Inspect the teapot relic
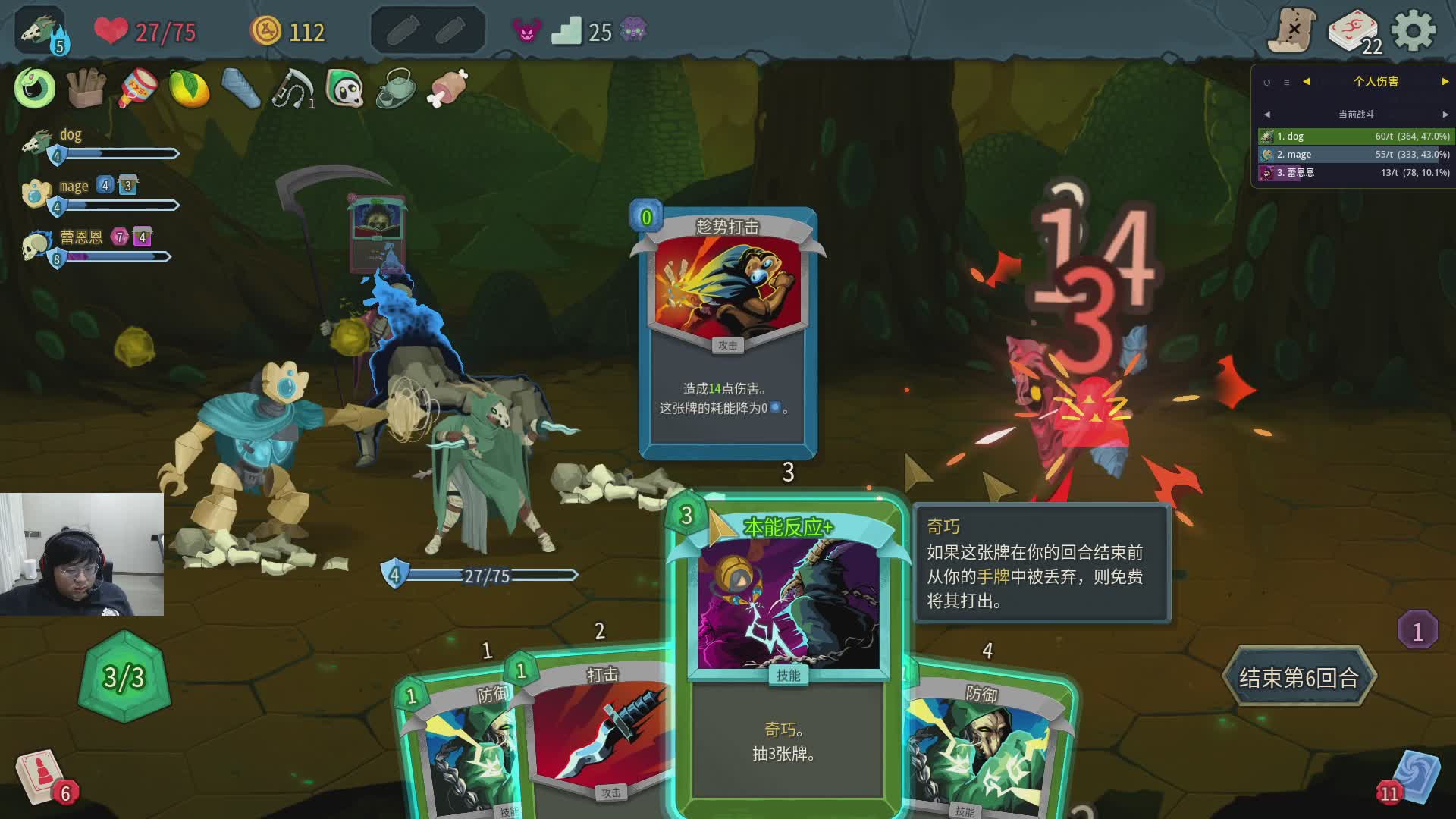The image size is (1456, 819). (395, 89)
